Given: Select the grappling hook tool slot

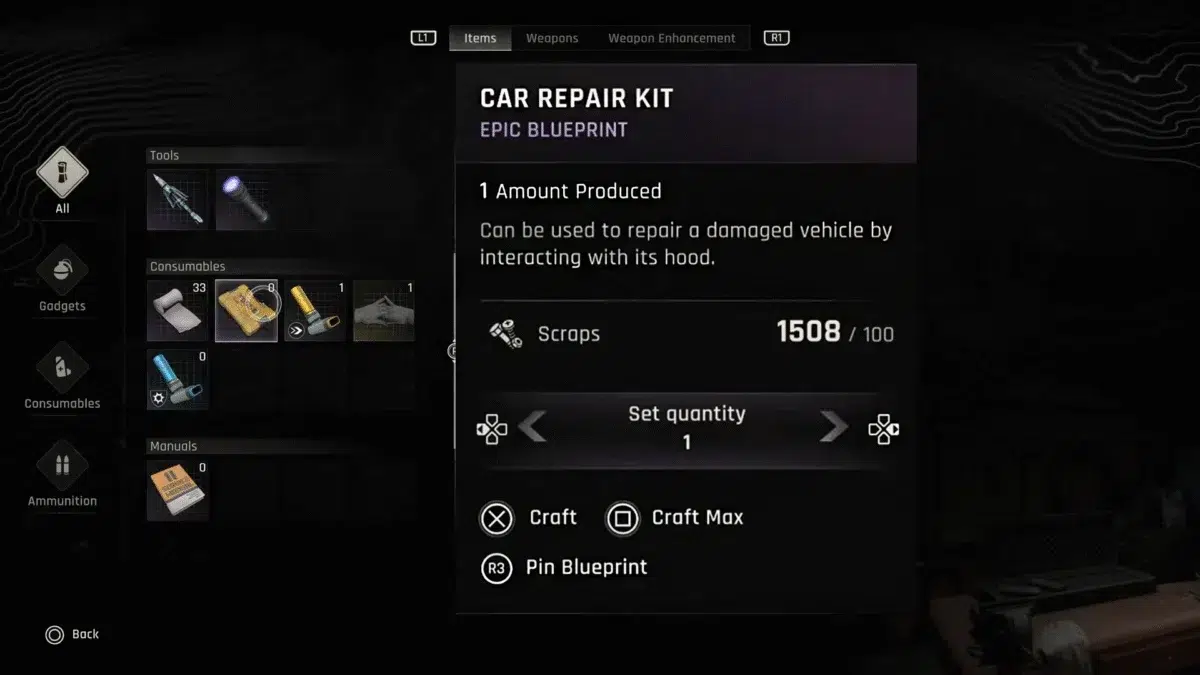Looking at the screenshot, I should pyautogui.click(x=177, y=199).
